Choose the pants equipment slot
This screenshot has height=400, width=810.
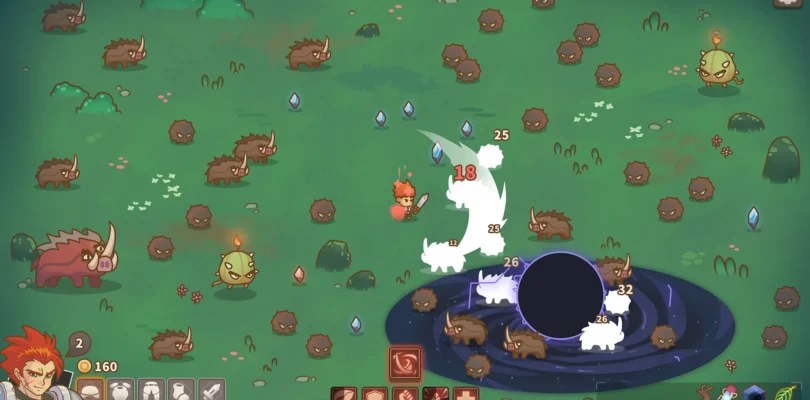(151, 389)
